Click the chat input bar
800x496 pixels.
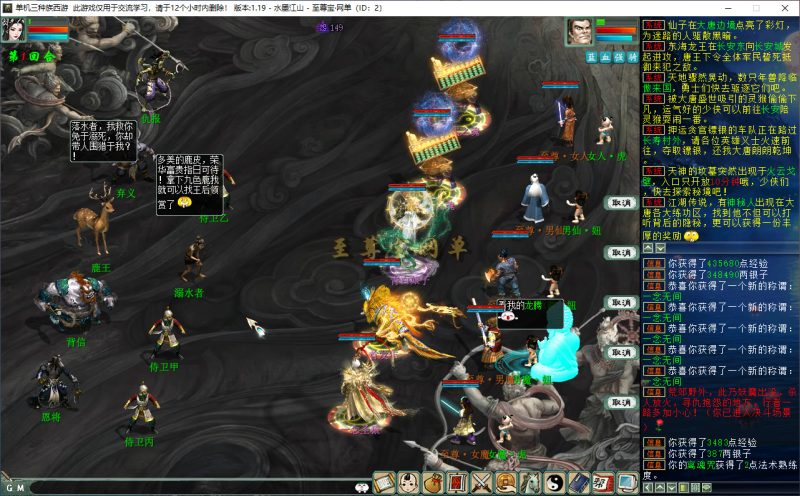[190, 487]
